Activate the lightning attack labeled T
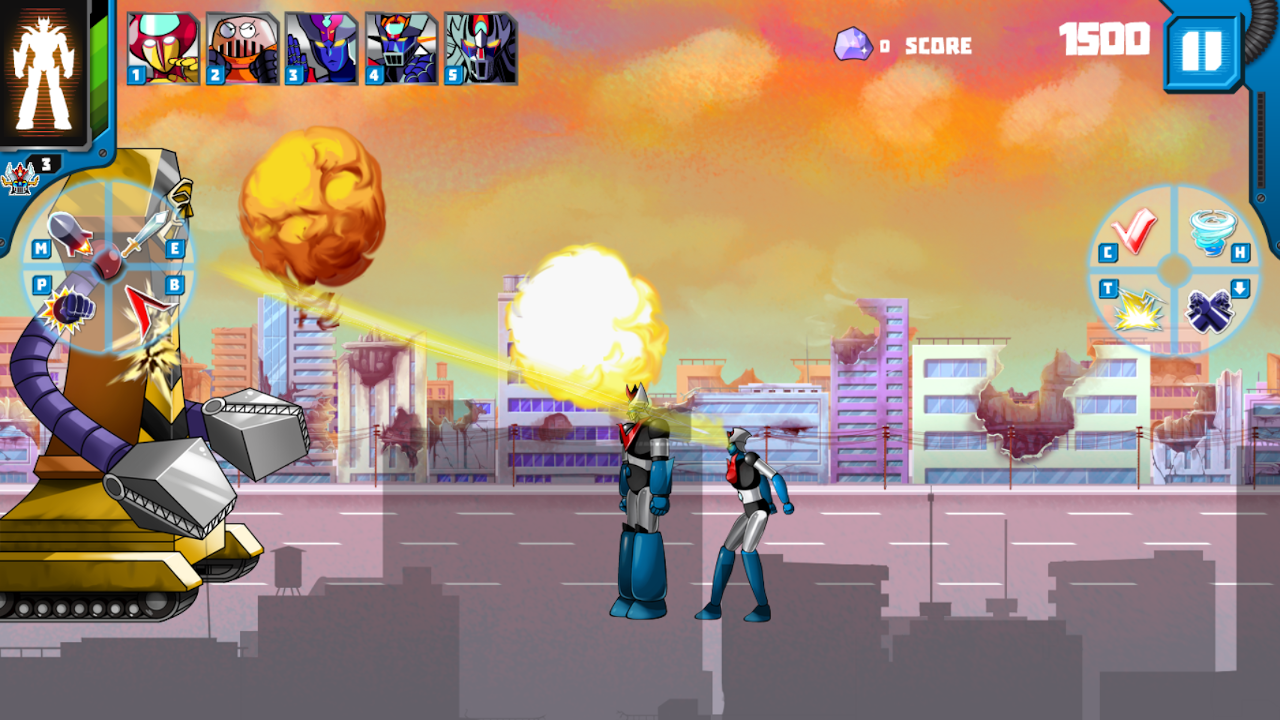1280x720 pixels. pyautogui.click(x=1139, y=311)
